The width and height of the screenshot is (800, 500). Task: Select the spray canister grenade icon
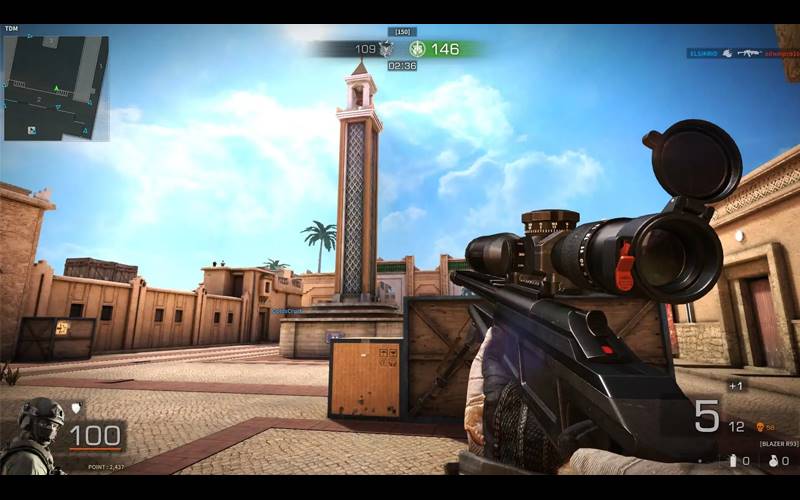click(733, 460)
